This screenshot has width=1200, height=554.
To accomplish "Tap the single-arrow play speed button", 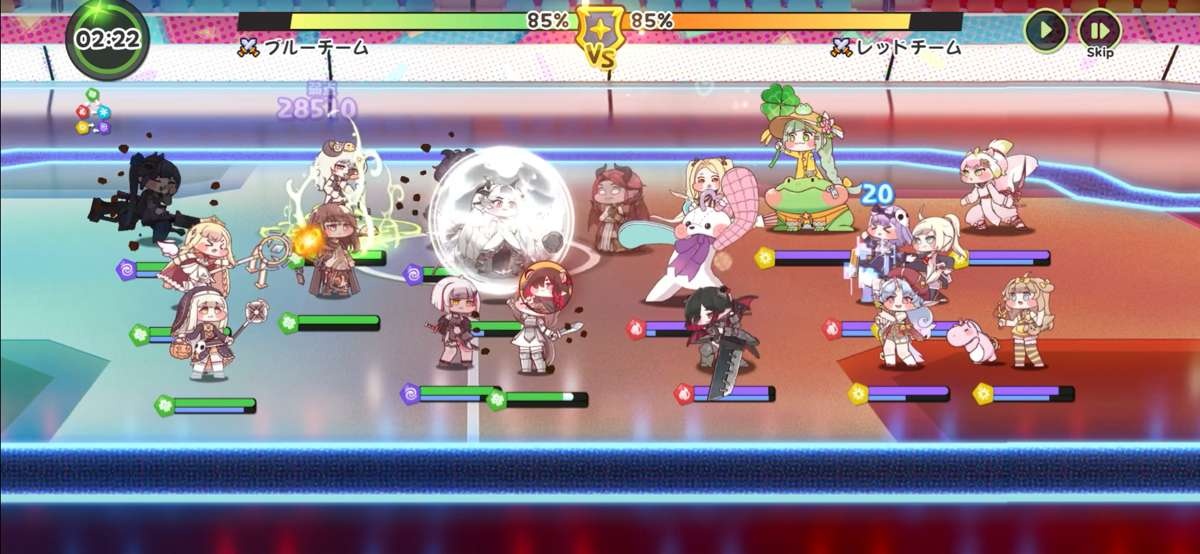I will point(1046,30).
